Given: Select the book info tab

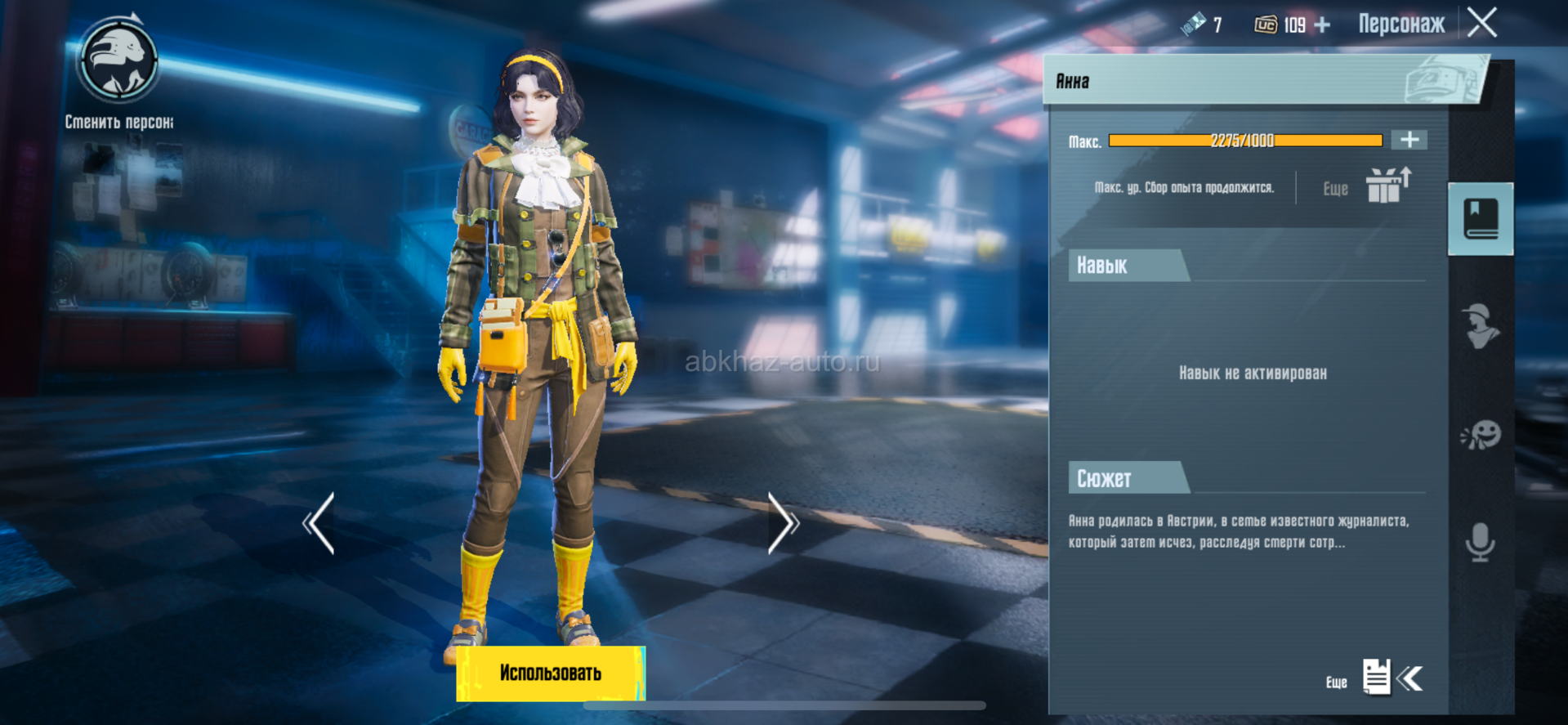Looking at the screenshot, I should click(1480, 219).
